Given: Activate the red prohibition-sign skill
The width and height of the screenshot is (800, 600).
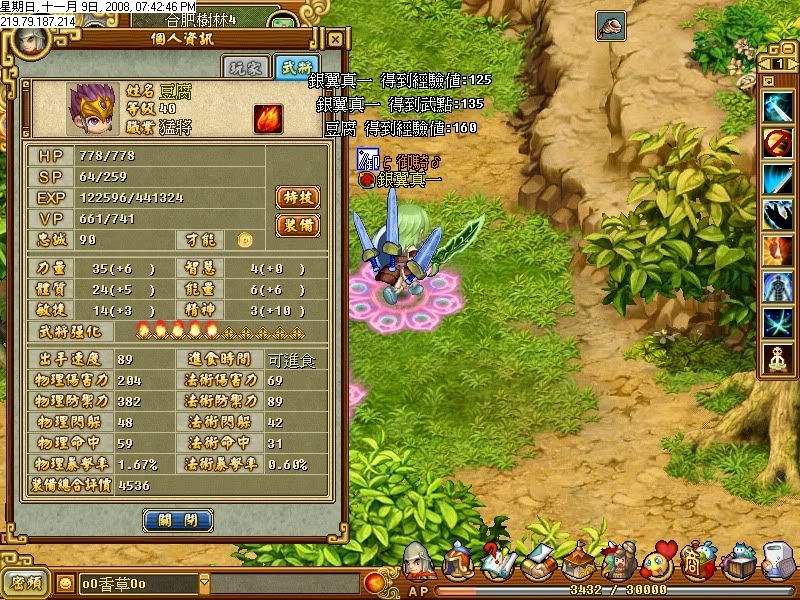Looking at the screenshot, I should [x=777, y=143].
